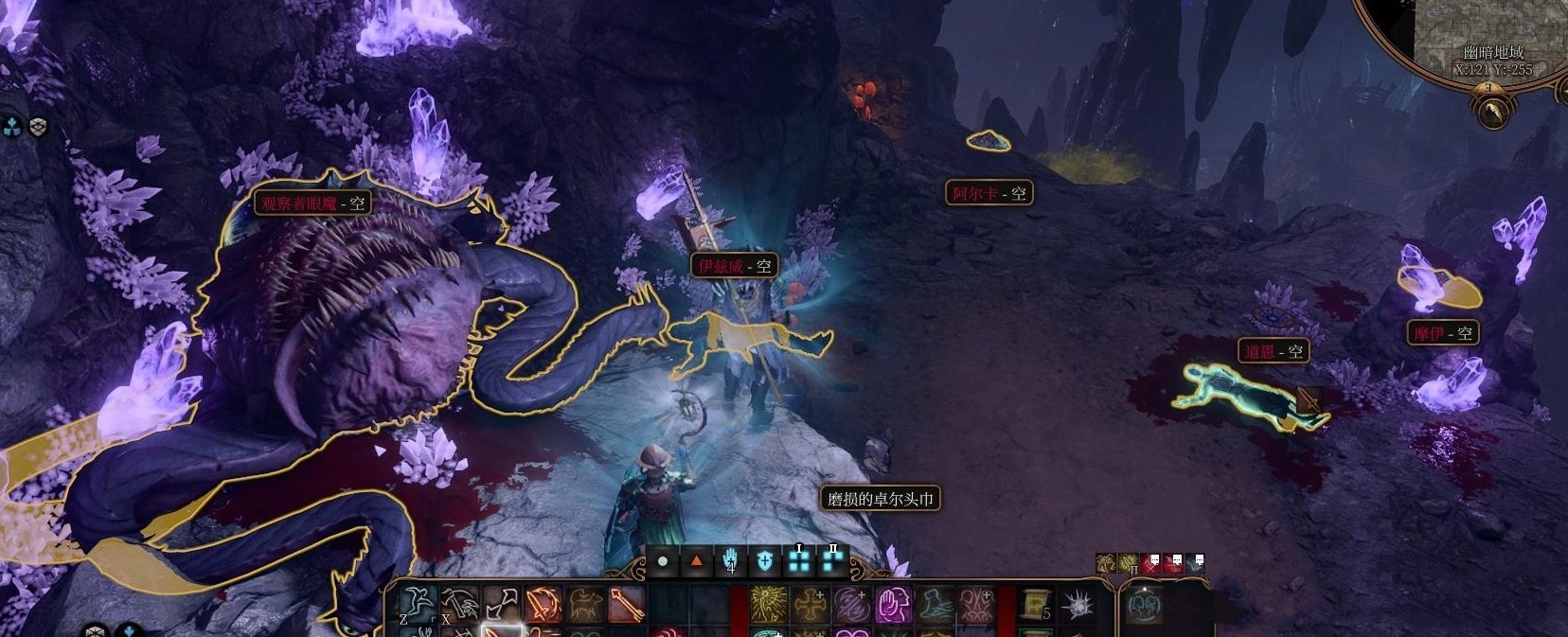Choose the level I spell slot filter
Image resolution: width=1568 pixels, height=637 pixels.
(799, 561)
